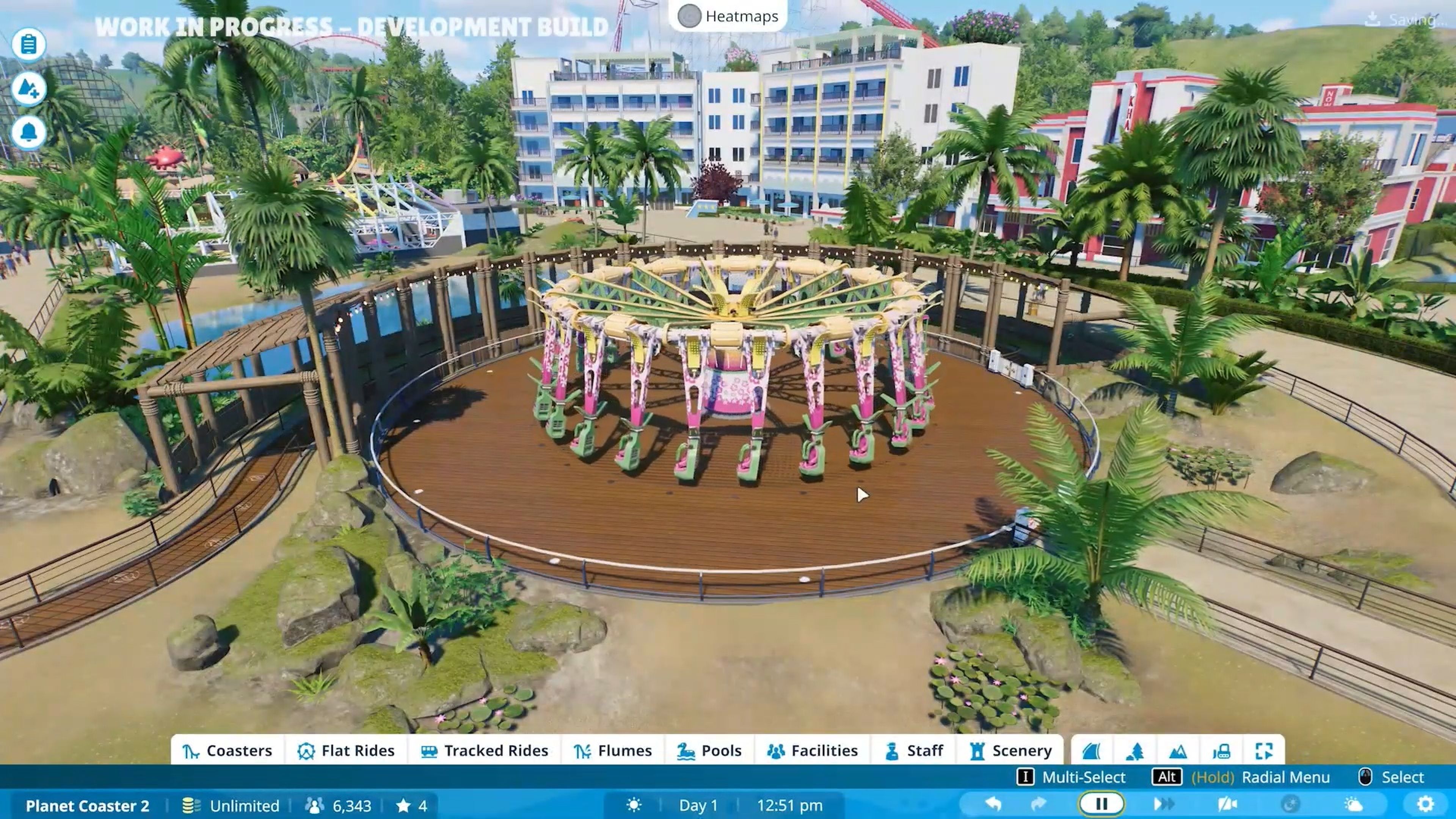Viewport: 1456px width, 819px height.
Task: Switch to the Flat Rides tab
Action: pyautogui.click(x=346, y=750)
